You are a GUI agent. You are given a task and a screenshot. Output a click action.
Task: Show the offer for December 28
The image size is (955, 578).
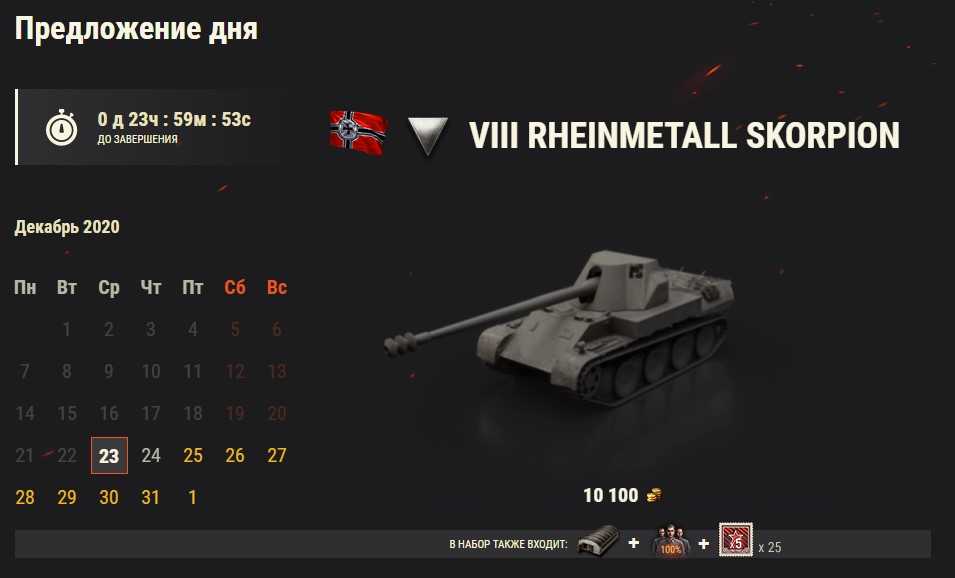[25, 497]
